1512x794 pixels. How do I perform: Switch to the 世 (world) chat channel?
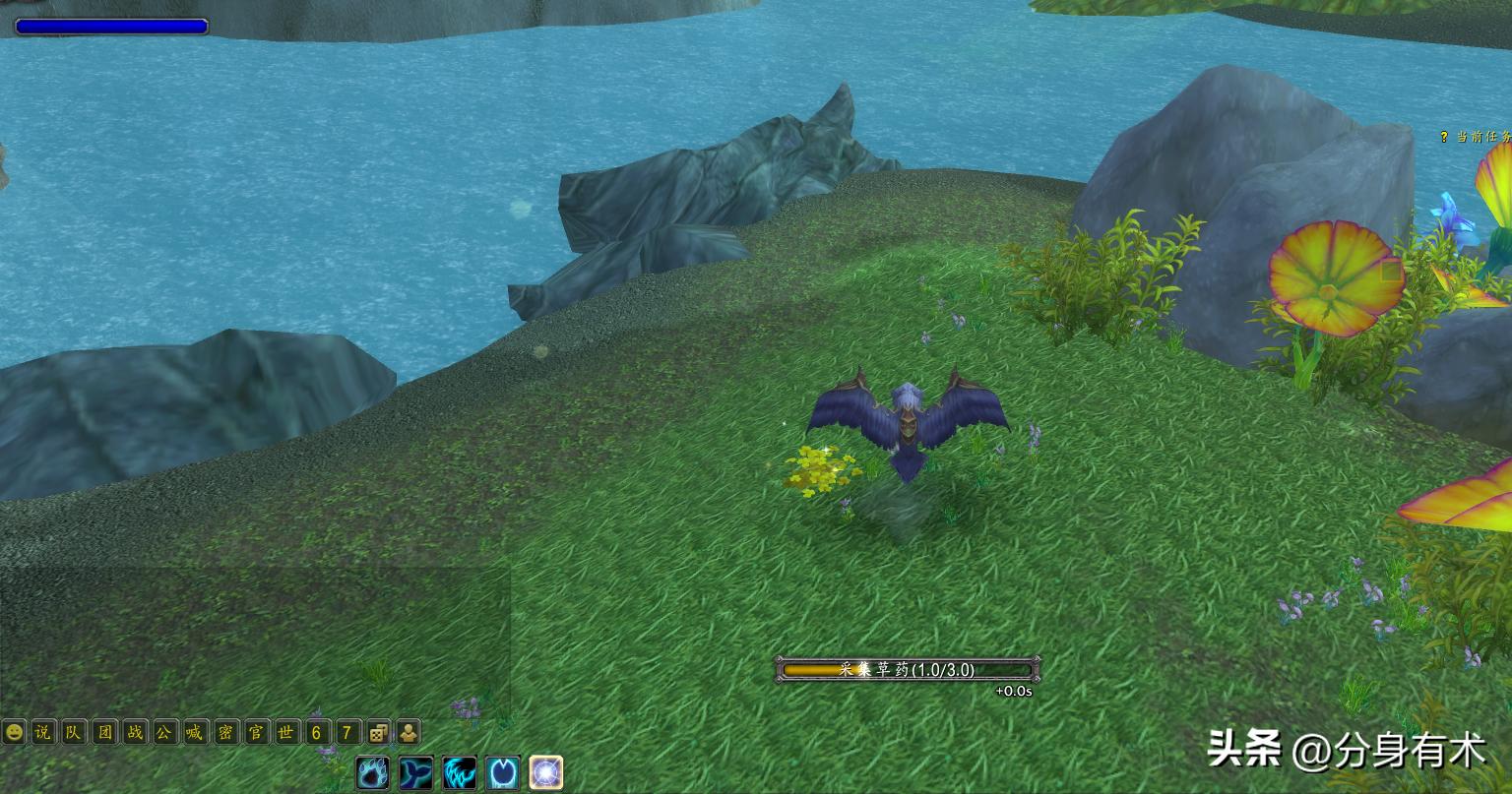tap(286, 733)
